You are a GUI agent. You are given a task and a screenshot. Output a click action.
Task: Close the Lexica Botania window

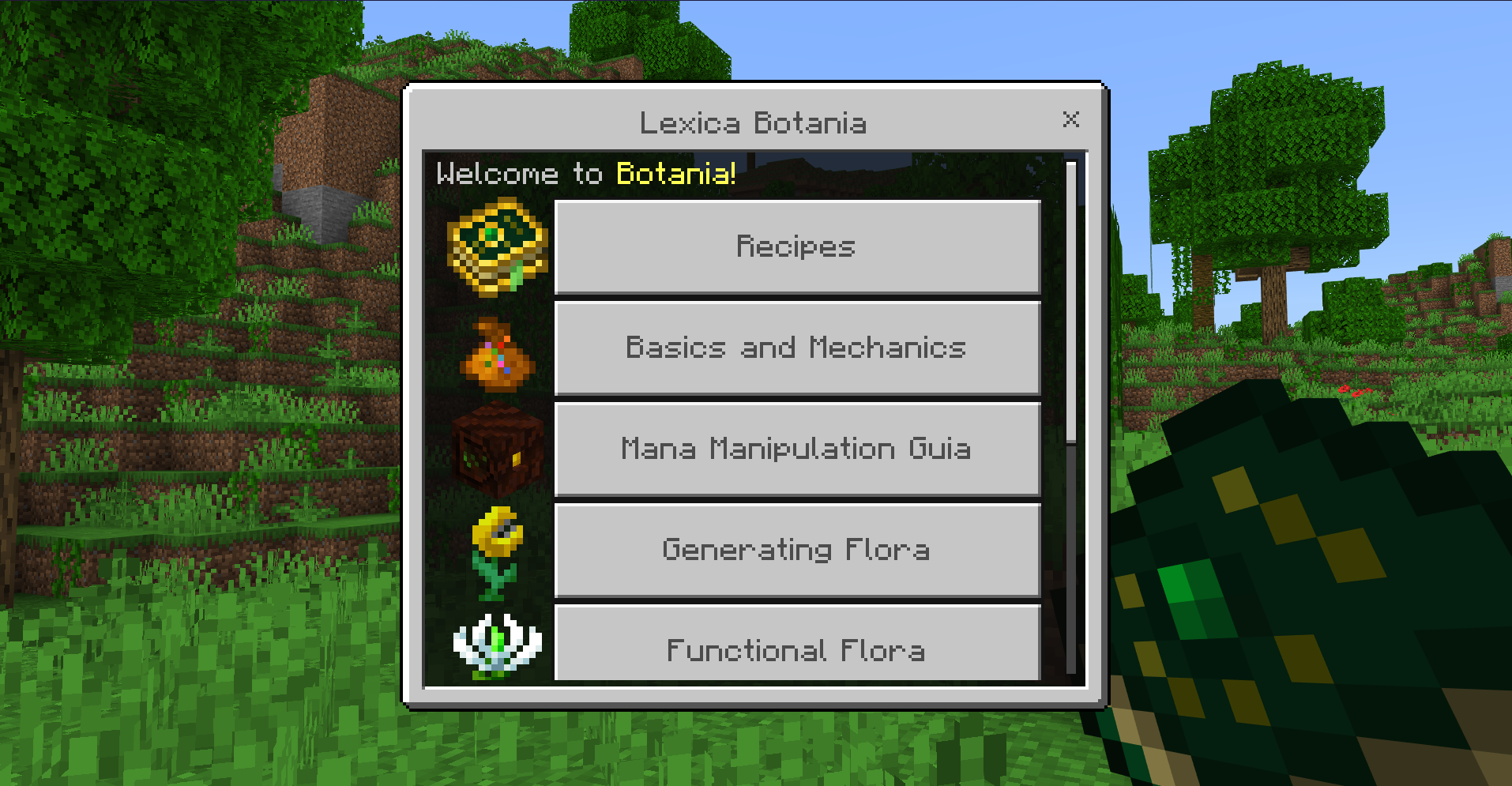(1070, 120)
